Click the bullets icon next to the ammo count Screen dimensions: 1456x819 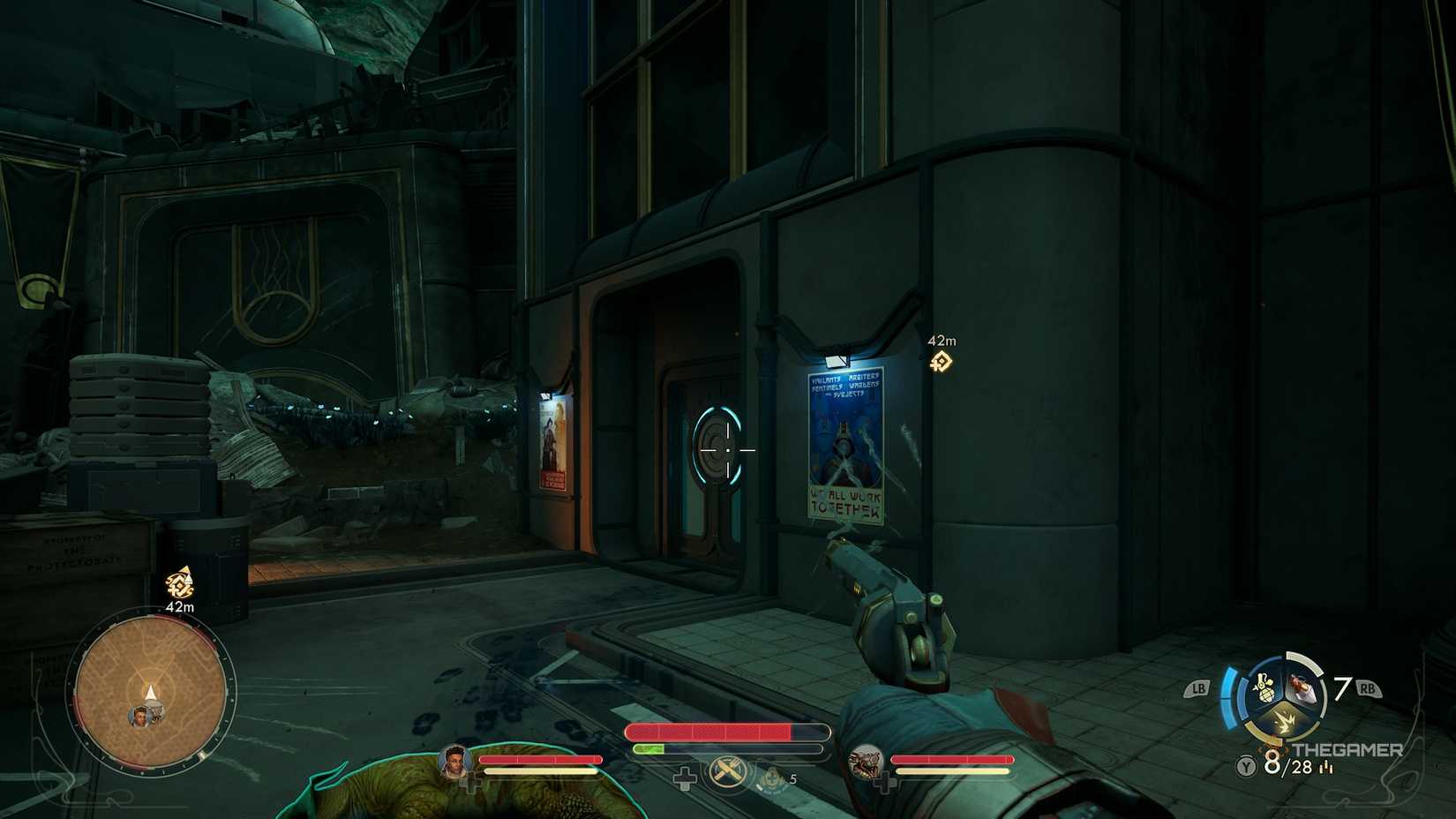tap(1326, 766)
